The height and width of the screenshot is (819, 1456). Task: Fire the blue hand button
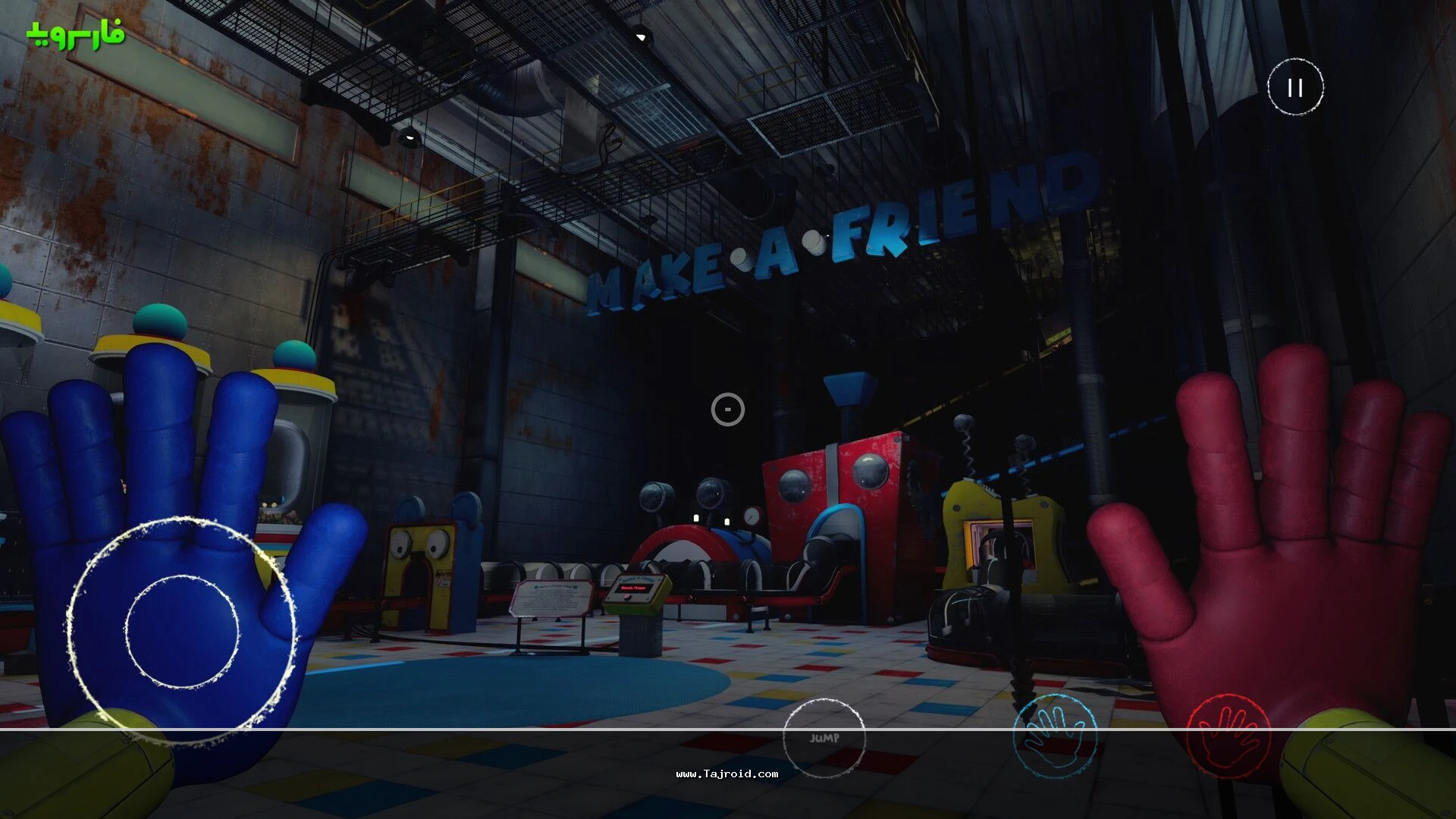(1055, 734)
